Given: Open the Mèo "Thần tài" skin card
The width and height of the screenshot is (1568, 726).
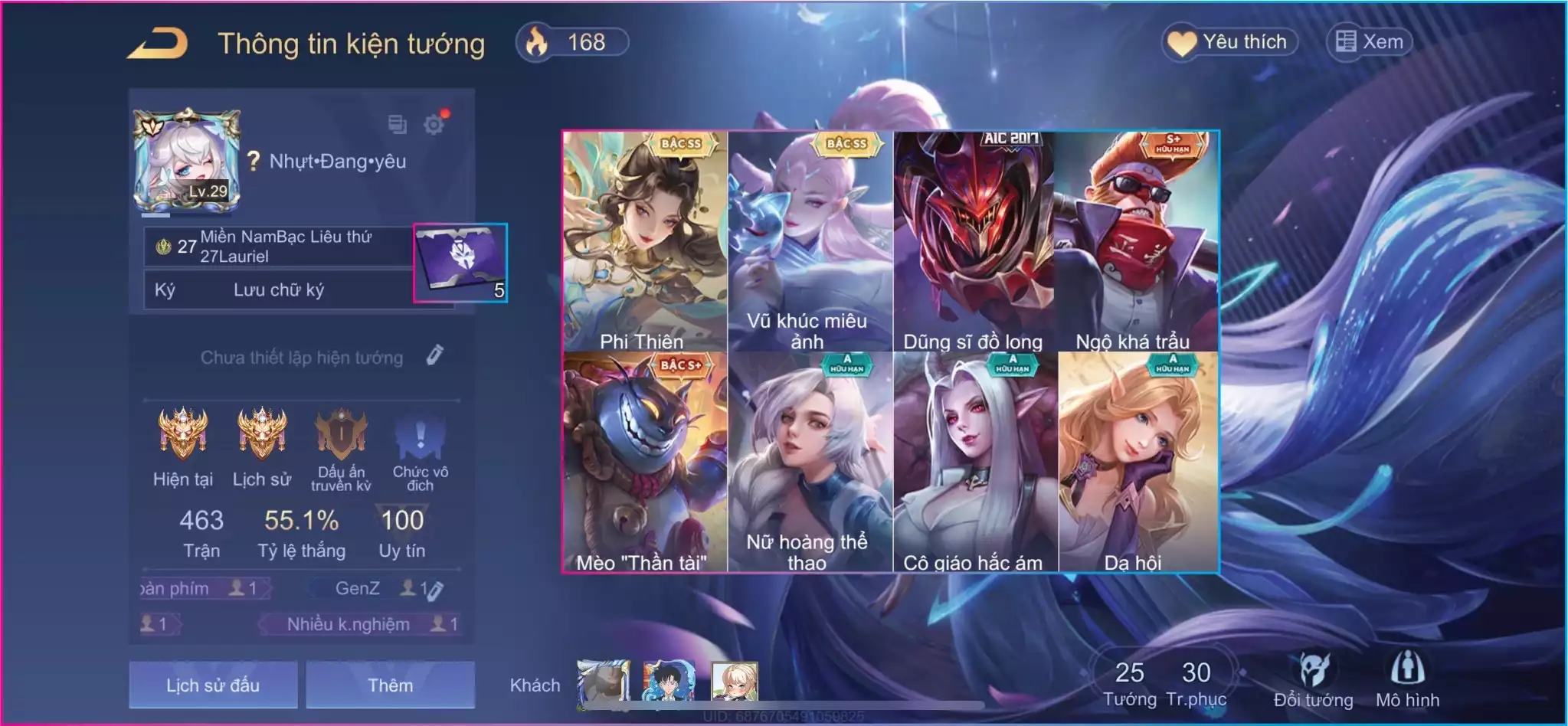Looking at the screenshot, I should click(644, 462).
